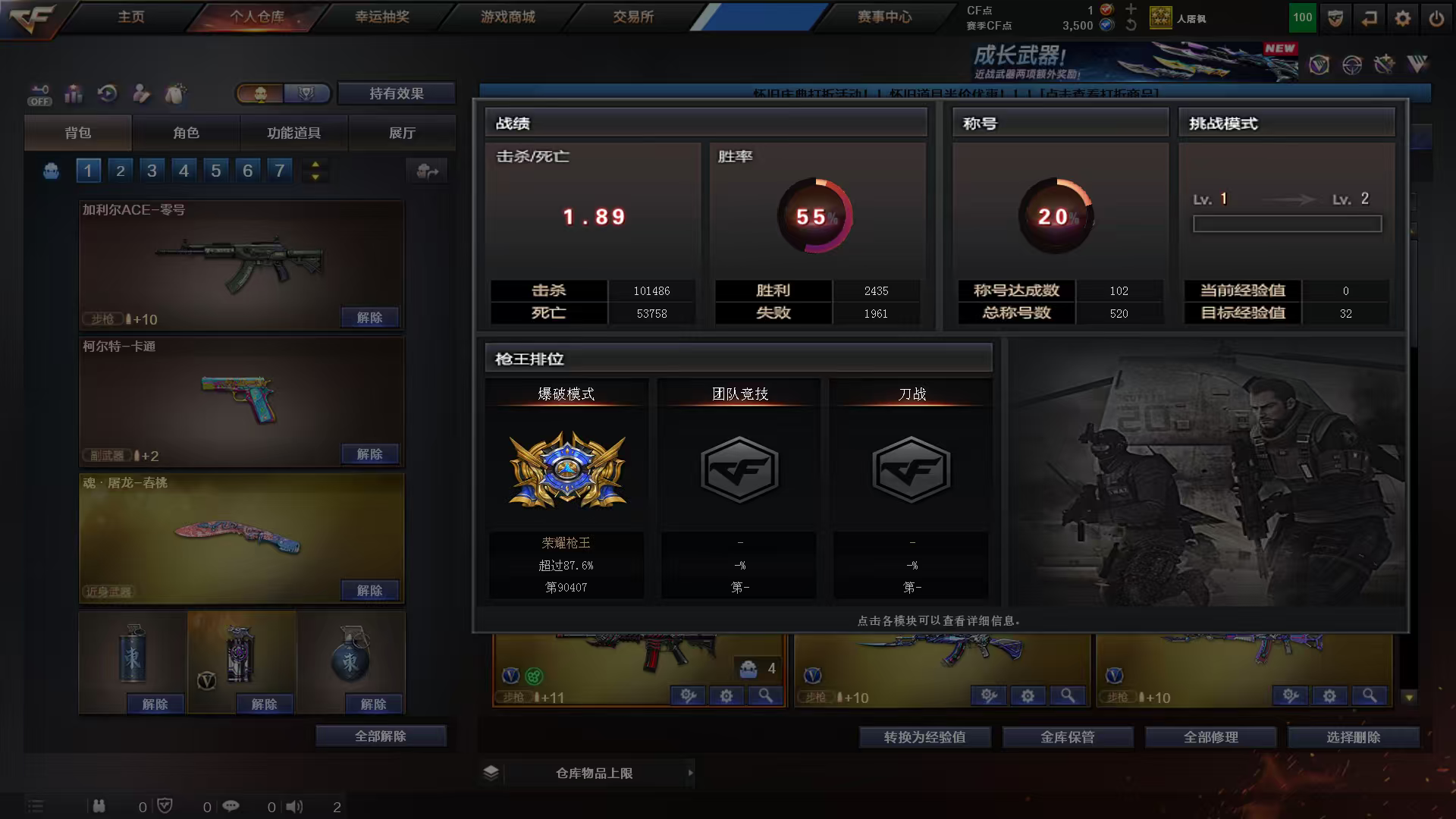Switch to the 角色 tab
This screenshot has width=1456, height=819.
pyautogui.click(x=186, y=133)
